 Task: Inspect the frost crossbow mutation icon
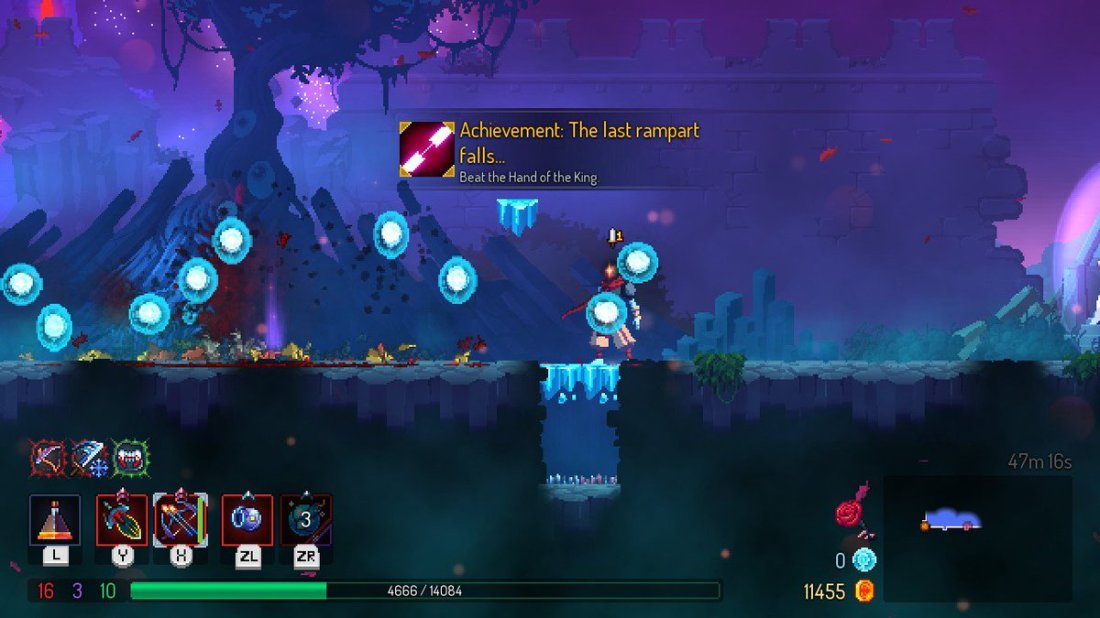click(89, 458)
